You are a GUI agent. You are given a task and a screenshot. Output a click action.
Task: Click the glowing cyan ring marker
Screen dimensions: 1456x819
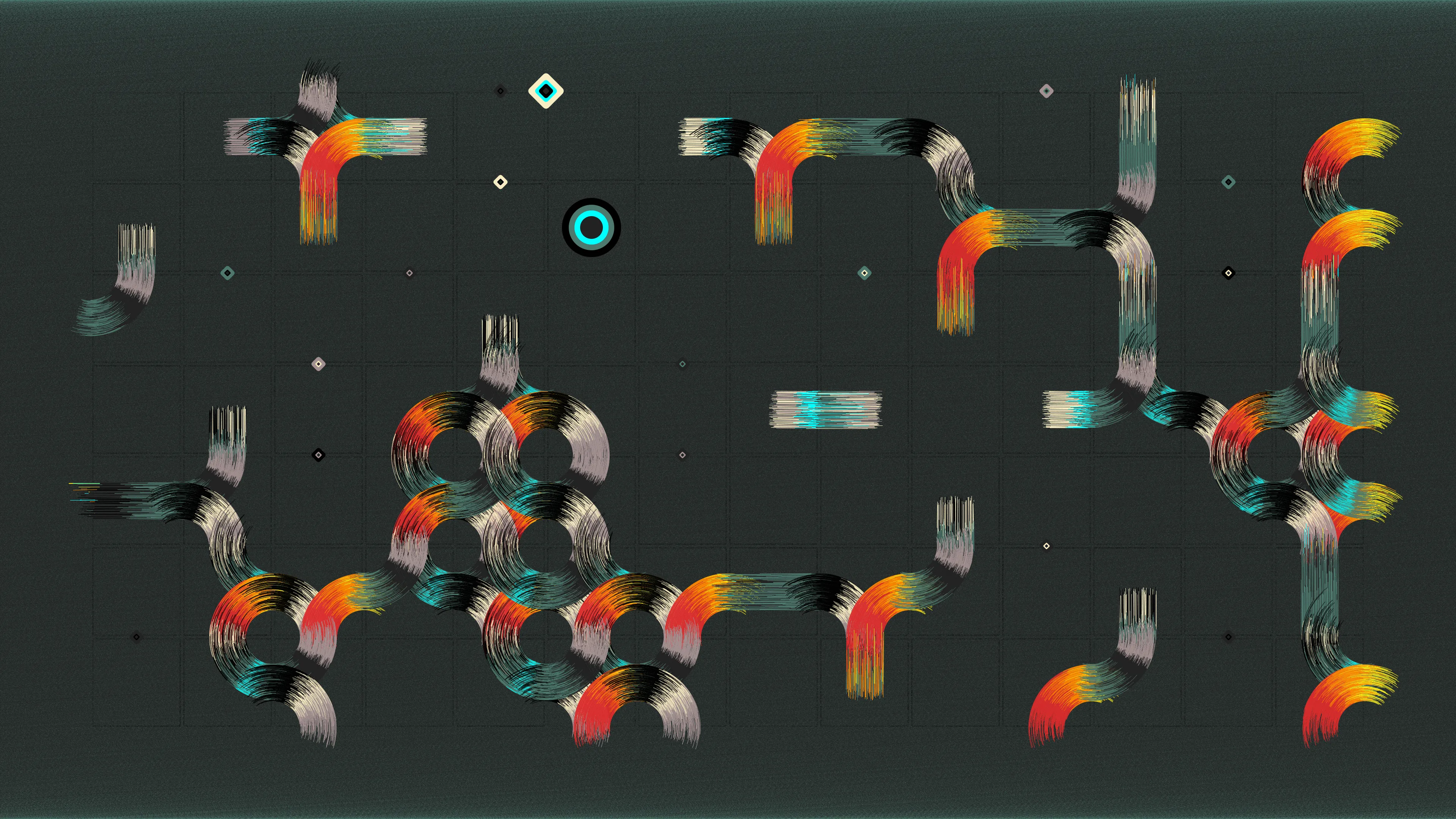click(x=591, y=227)
